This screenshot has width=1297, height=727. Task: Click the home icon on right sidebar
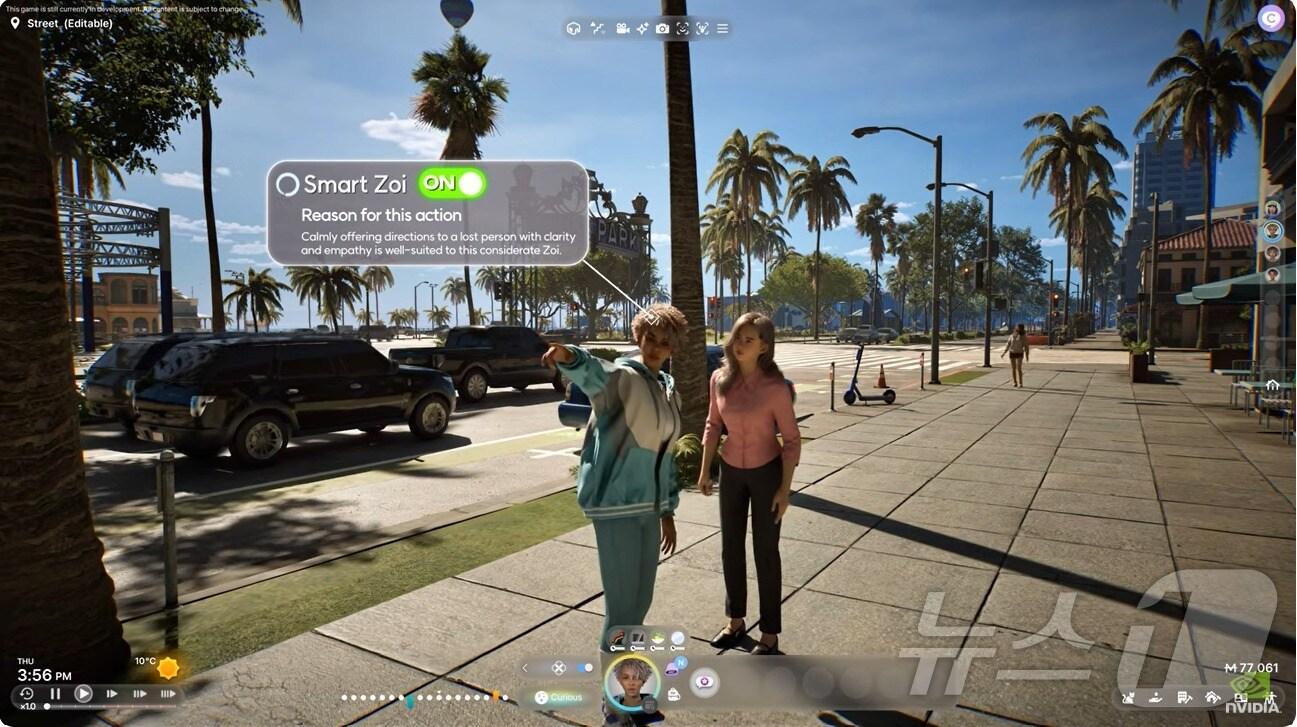(x=1272, y=384)
